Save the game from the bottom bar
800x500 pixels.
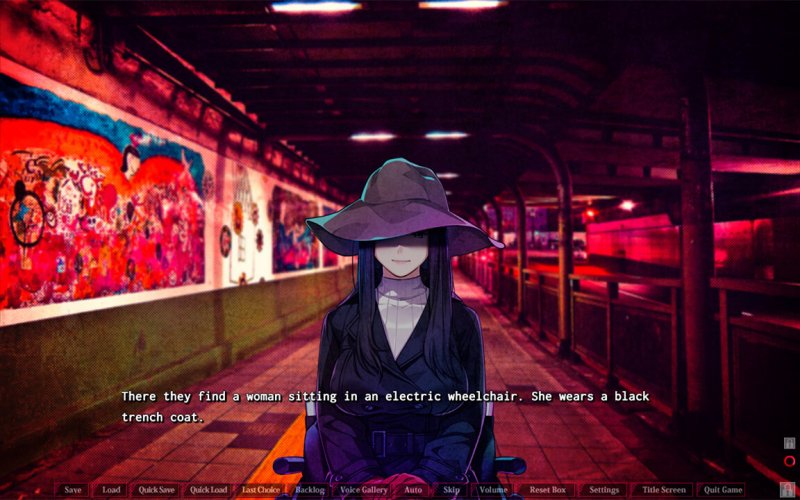pyautogui.click(x=73, y=490)
